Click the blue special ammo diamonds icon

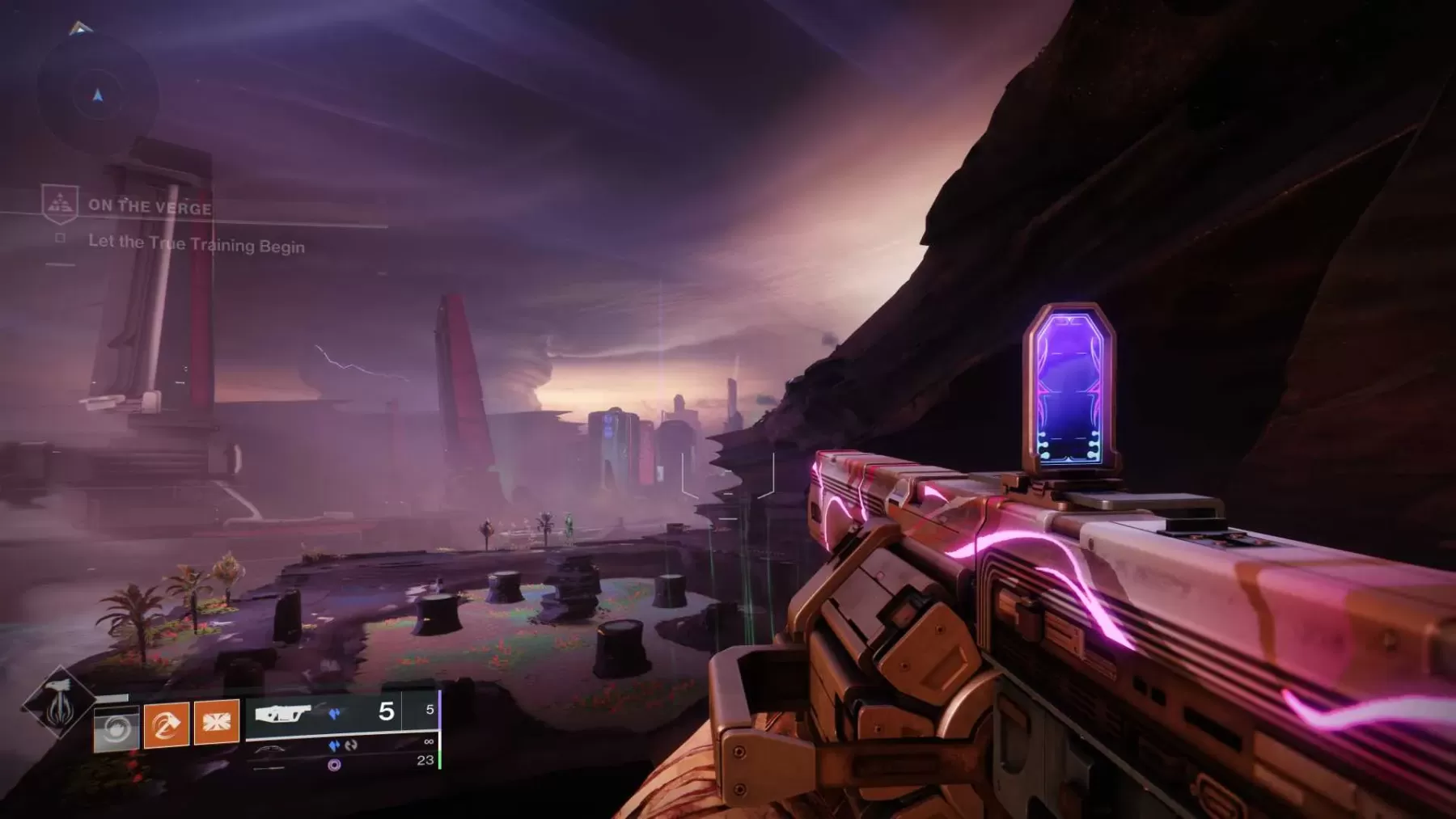pyautogui.click(x=334, y=714)
